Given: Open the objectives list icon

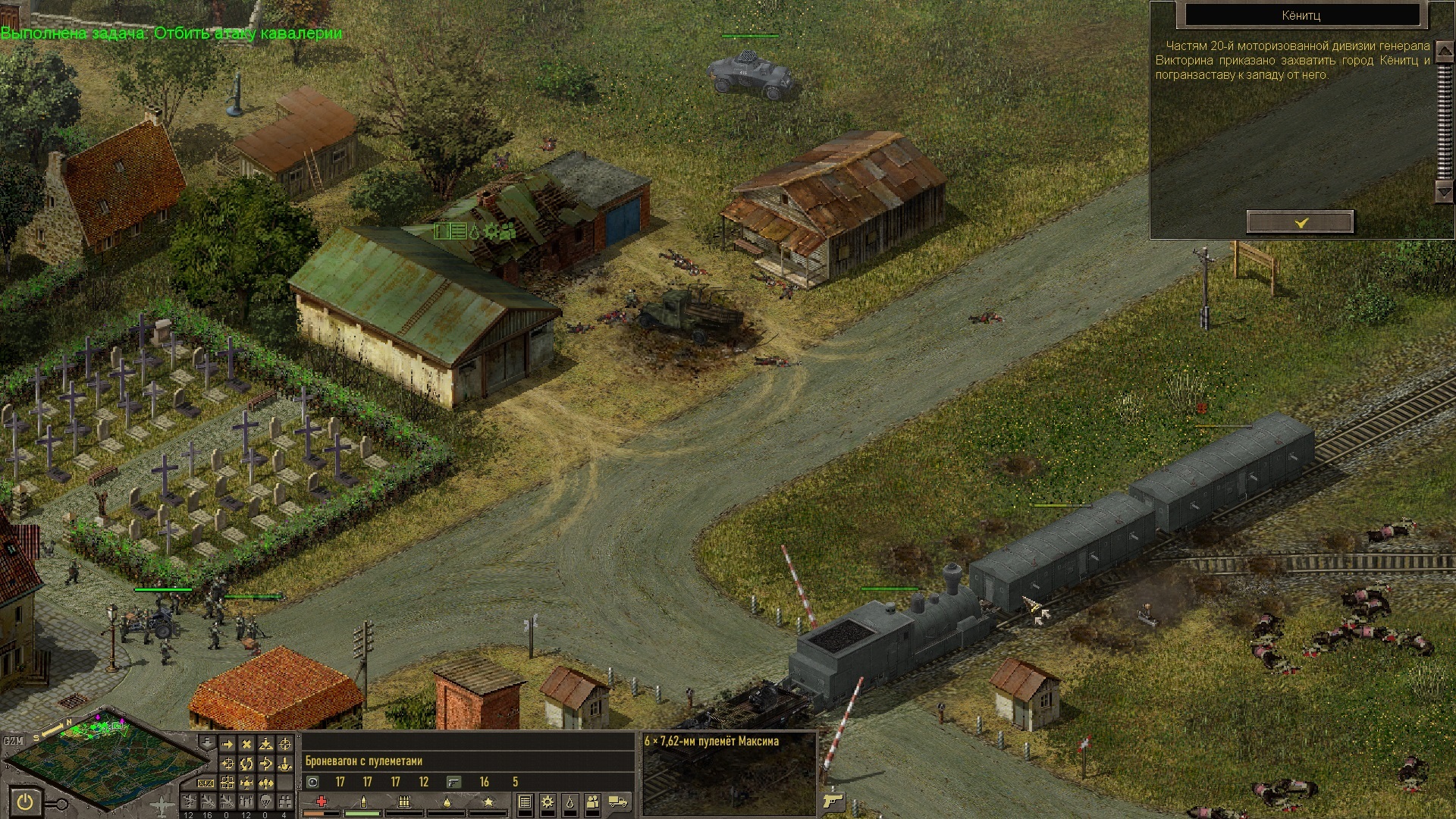Looking at the screenshot, I should pos(524,802).
